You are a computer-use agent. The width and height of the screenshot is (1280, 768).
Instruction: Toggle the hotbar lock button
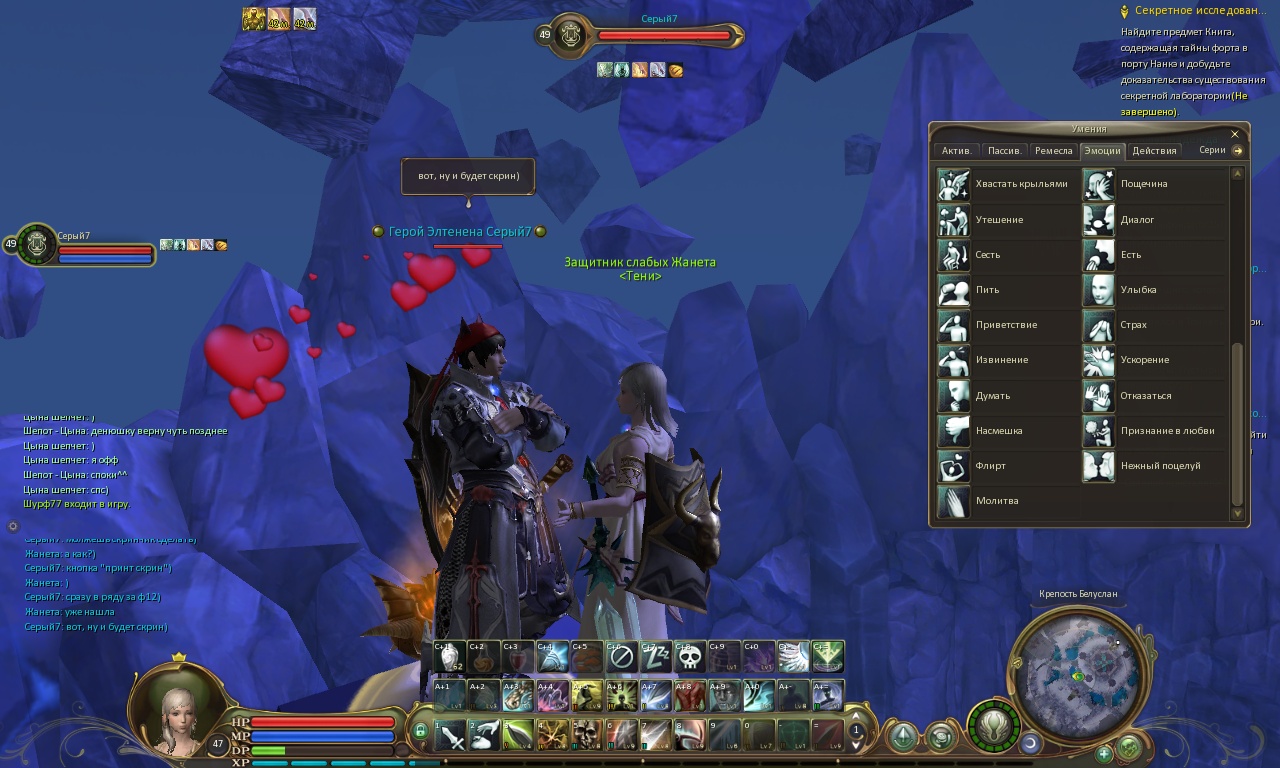(x=420, y=733)
